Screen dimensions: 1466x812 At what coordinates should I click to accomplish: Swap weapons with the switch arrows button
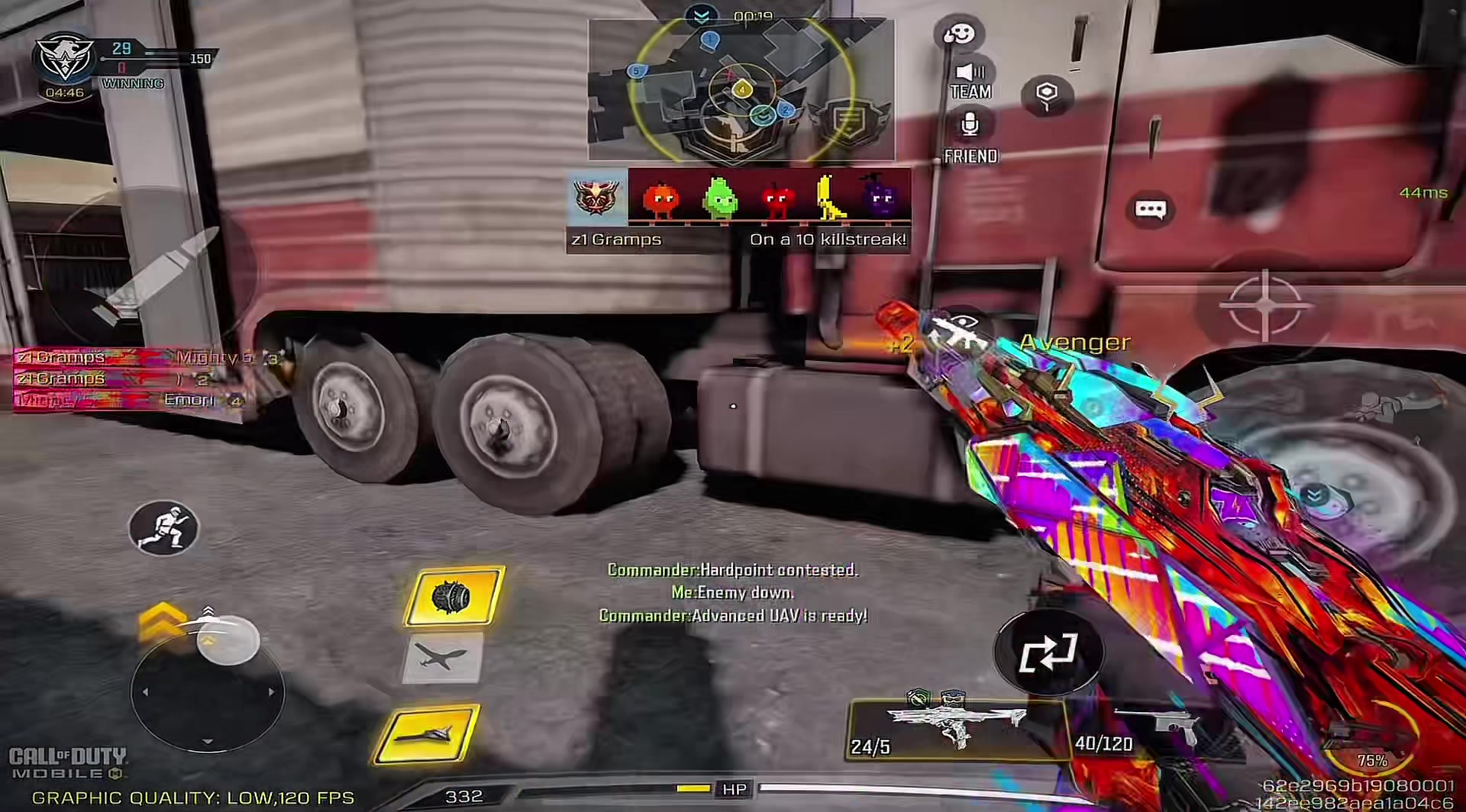[1048, 652]
